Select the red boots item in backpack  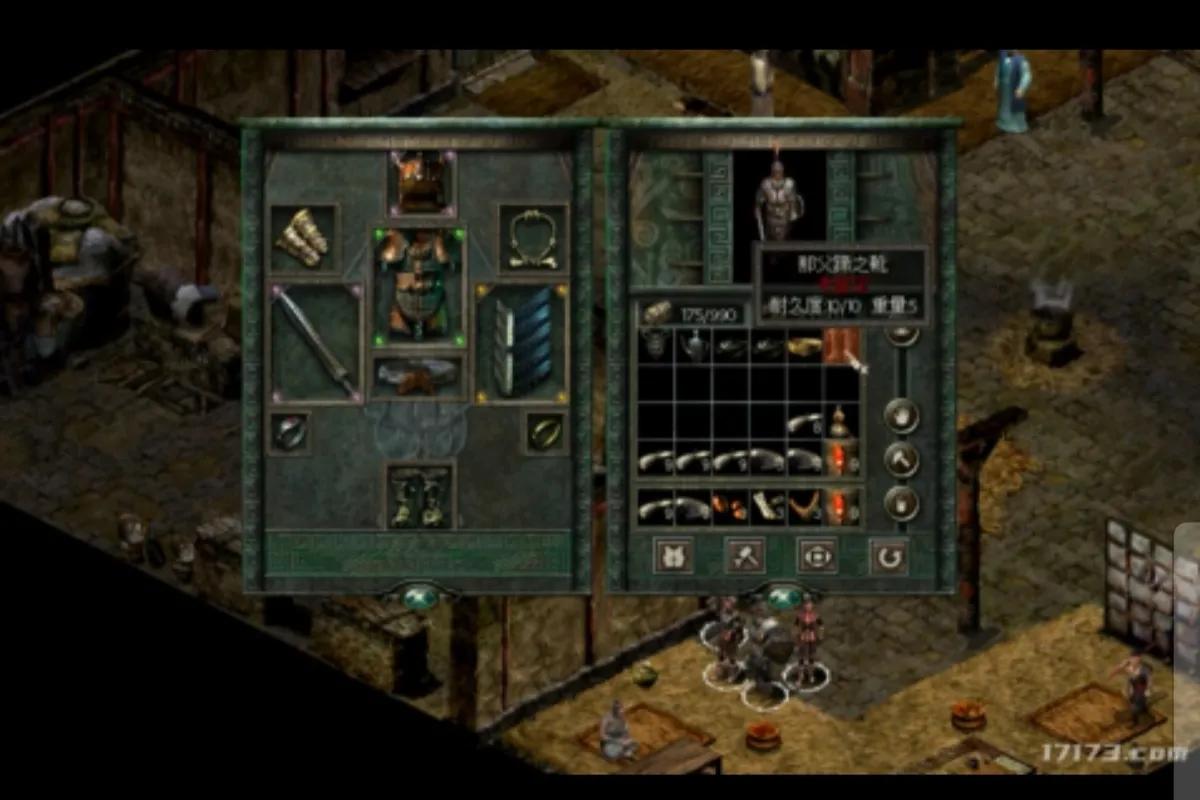click(x=841, y=347)
